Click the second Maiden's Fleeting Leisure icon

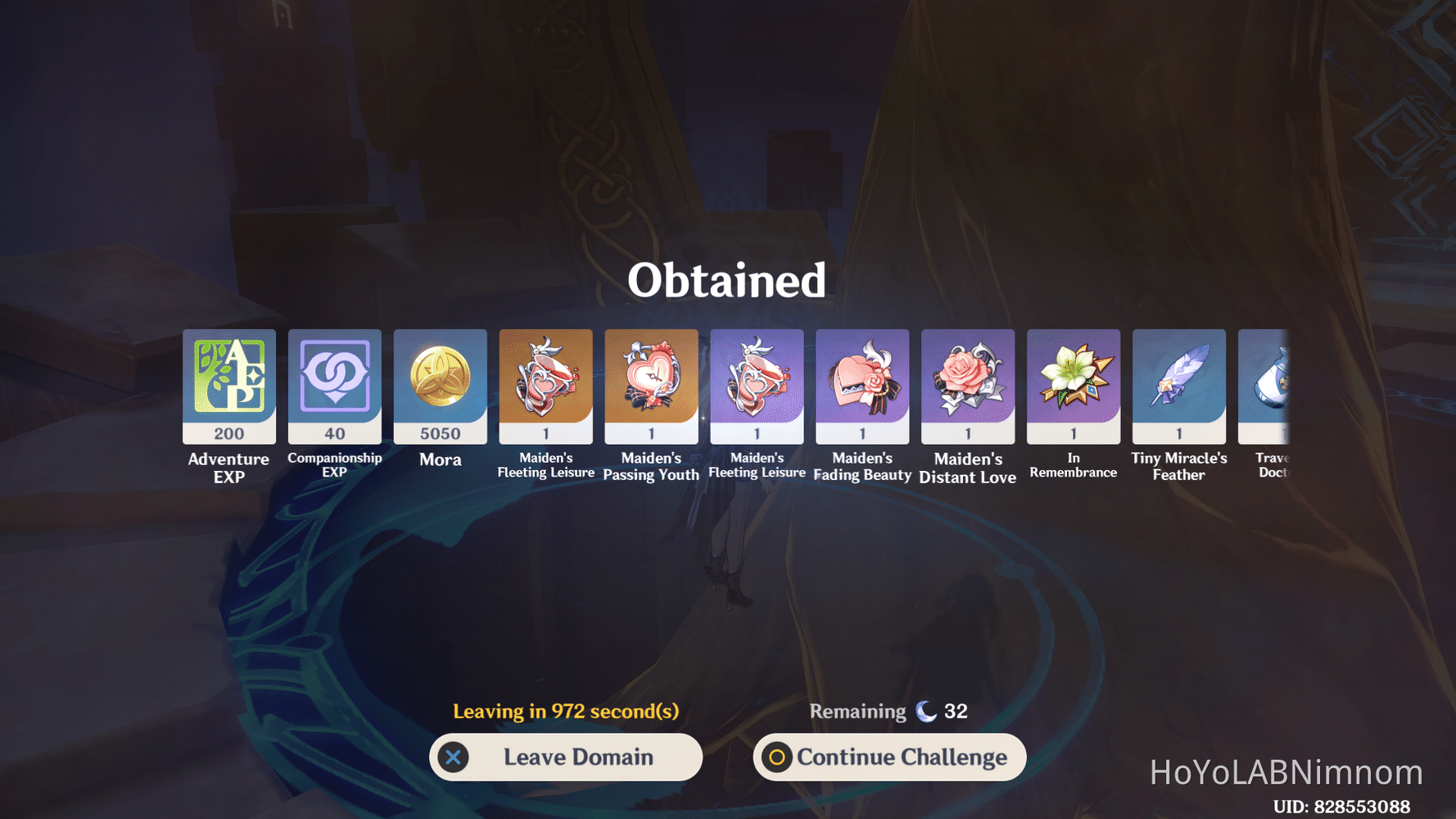757,378
